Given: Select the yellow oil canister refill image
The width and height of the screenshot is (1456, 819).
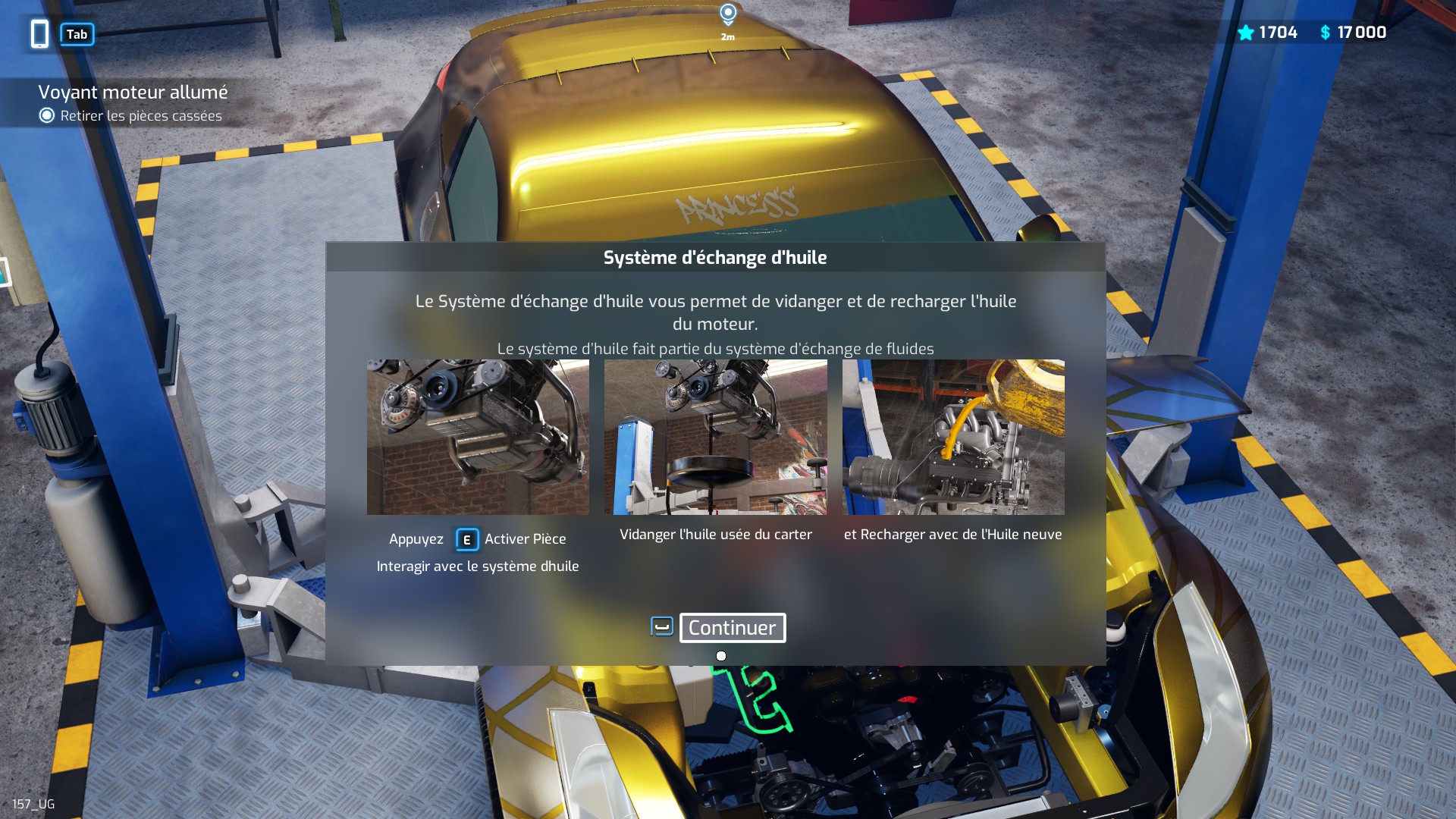Looking at the screenshot, I should [953, 437].
